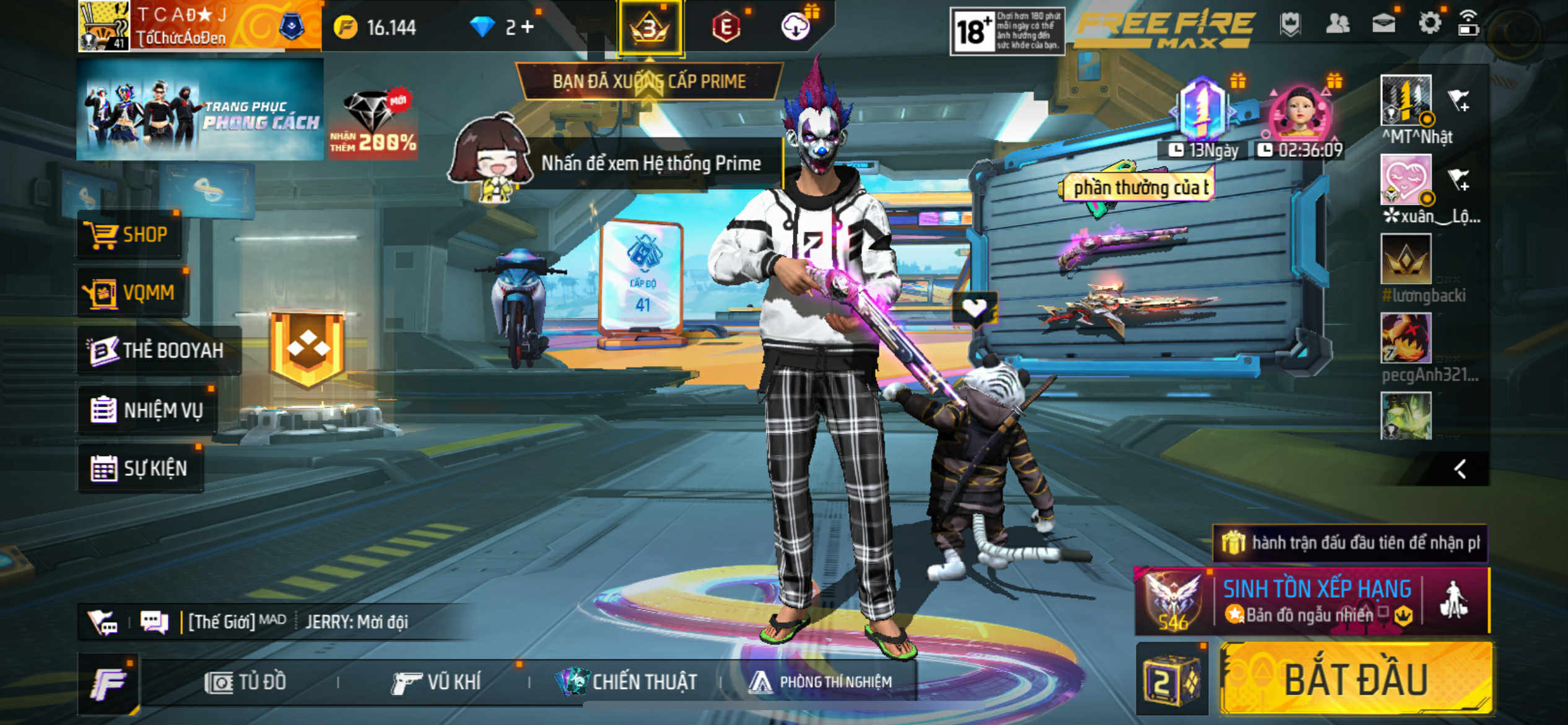Open the Prime level 3 crown icon
The image size is (1568, 725).
pyautogui.click(x=650, y=28)
